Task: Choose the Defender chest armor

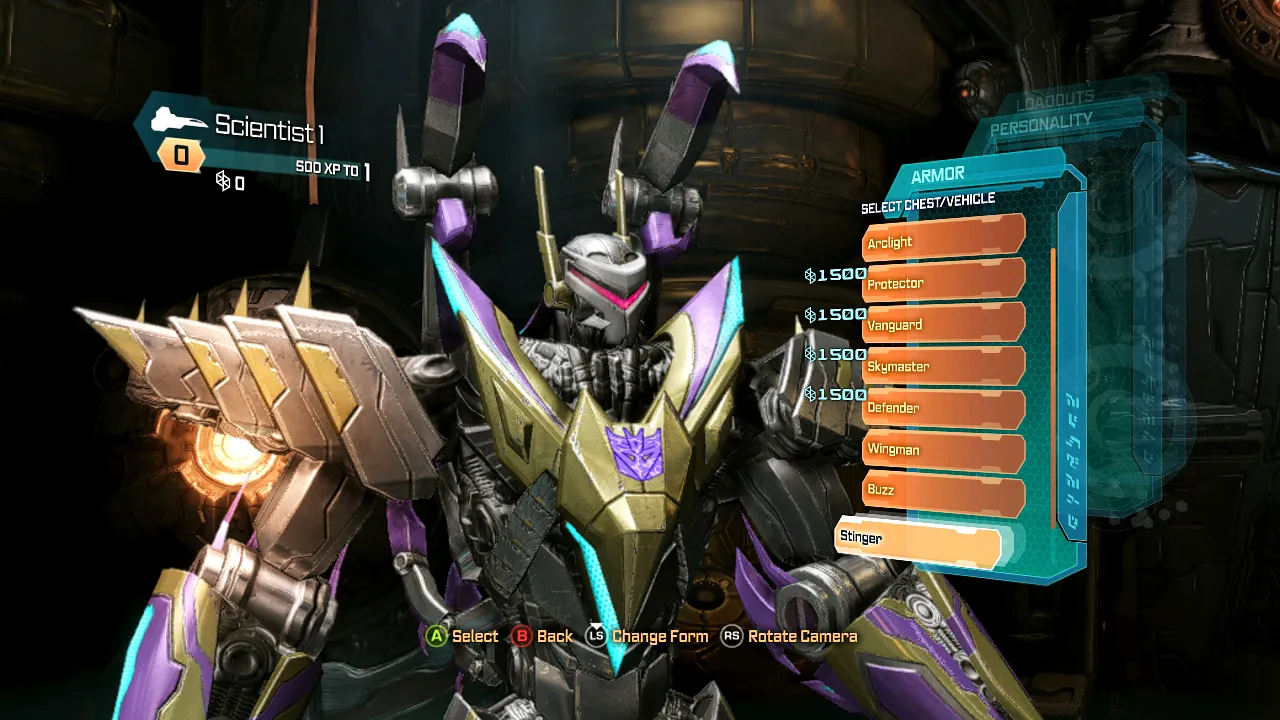Action: coord(943,408)
